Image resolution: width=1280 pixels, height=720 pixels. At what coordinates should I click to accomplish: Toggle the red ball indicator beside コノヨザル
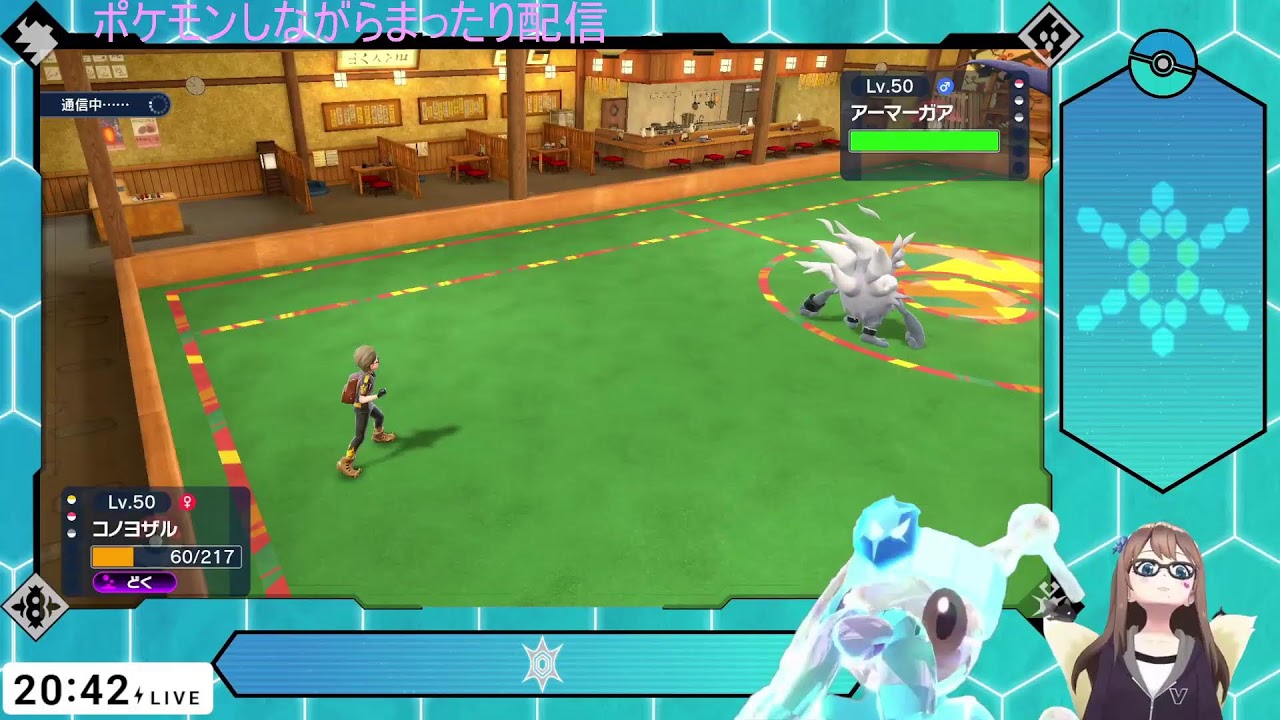point(71,516)
